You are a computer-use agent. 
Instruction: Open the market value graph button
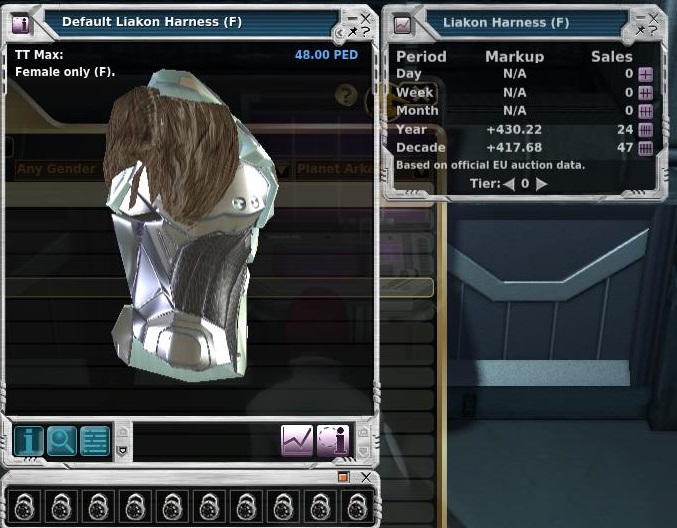[x=297, y=441]
